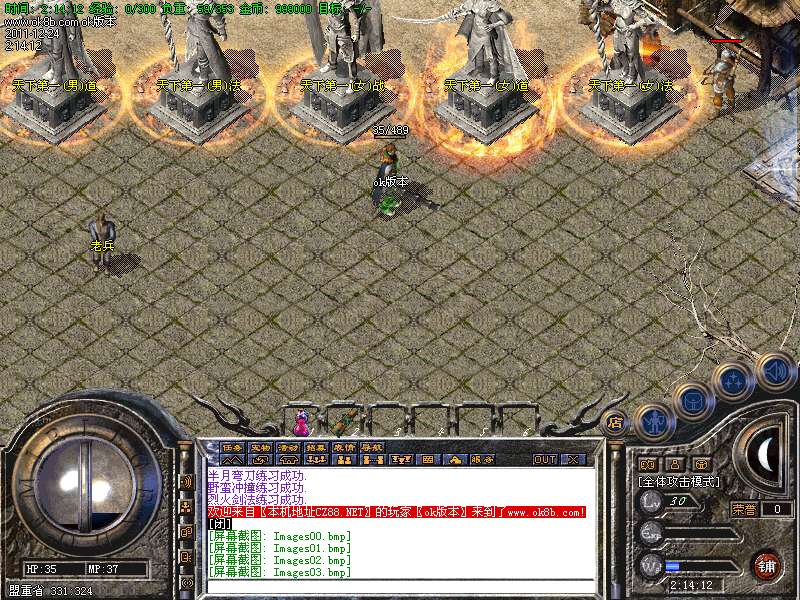The image size is (800, 600).
Task: Select the 屏幕截图 Images00.bmp chat line
Action: click(x=280, y=536)
